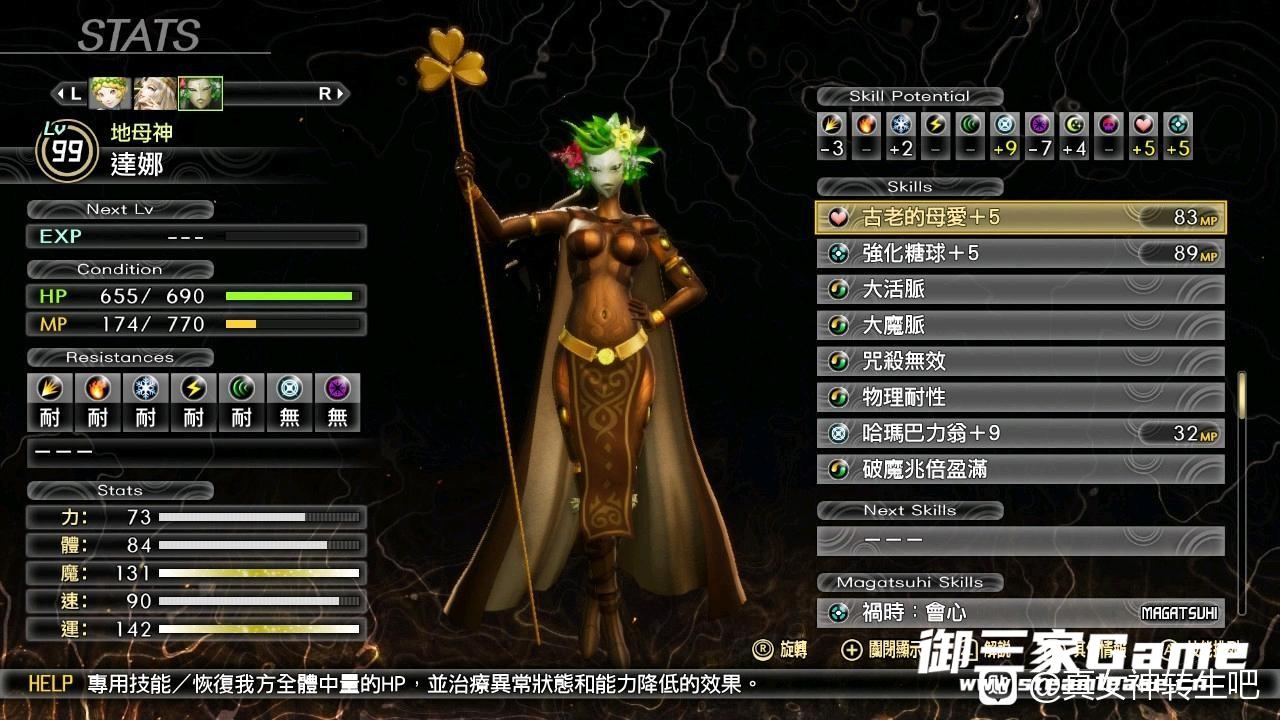Image resolution: width=1280 pixels, height=720 pixels.
Task: Pick the 大魔脈 passive skill
Action: [1020, 325]
